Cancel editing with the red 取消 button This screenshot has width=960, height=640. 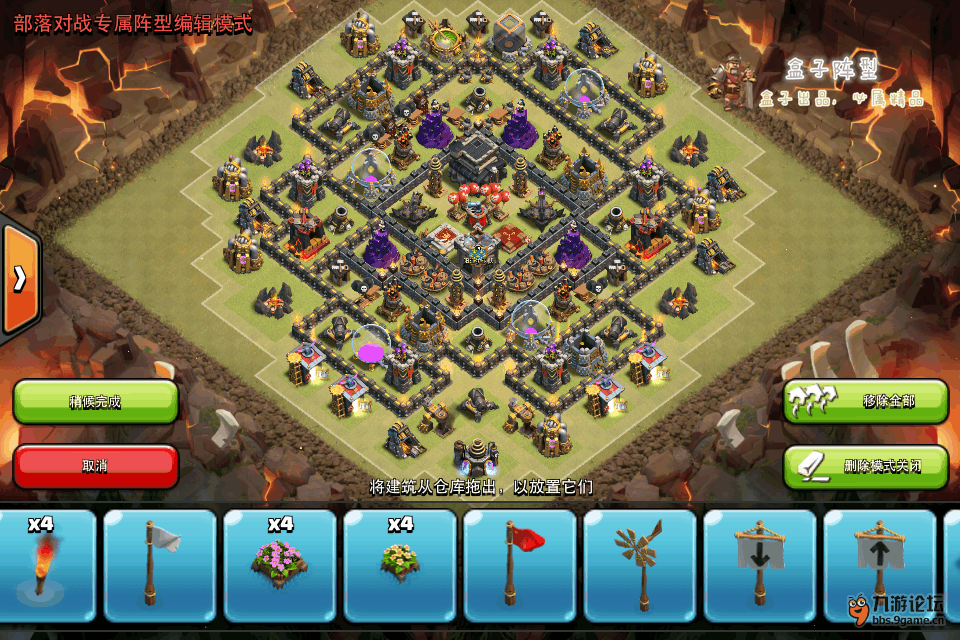[95, 466]
